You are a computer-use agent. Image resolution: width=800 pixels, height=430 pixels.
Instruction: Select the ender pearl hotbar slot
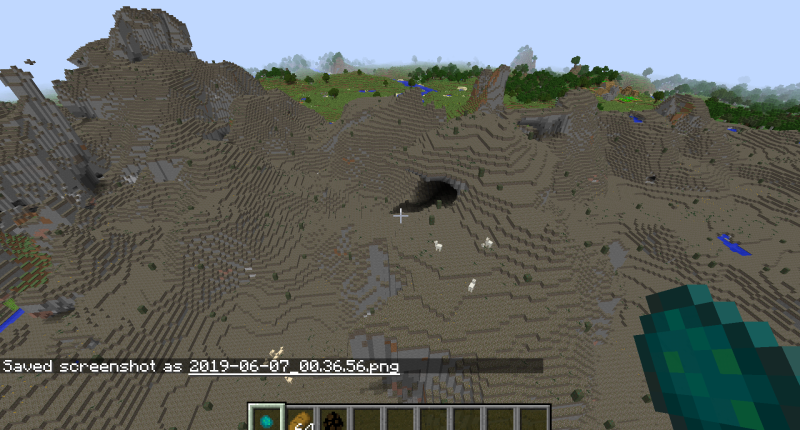point(264,420)
